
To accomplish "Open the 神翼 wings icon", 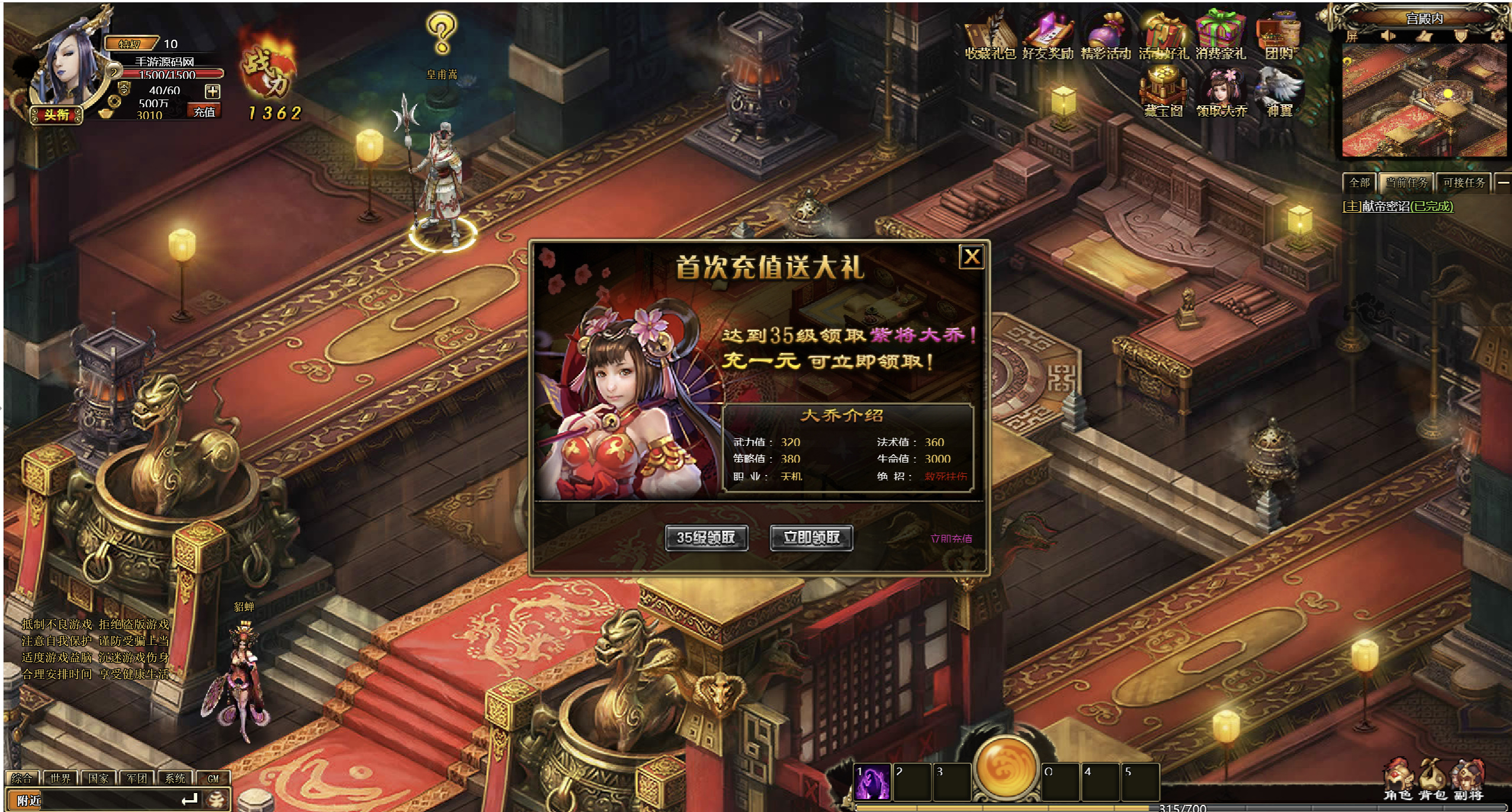I will point(1279,93).
